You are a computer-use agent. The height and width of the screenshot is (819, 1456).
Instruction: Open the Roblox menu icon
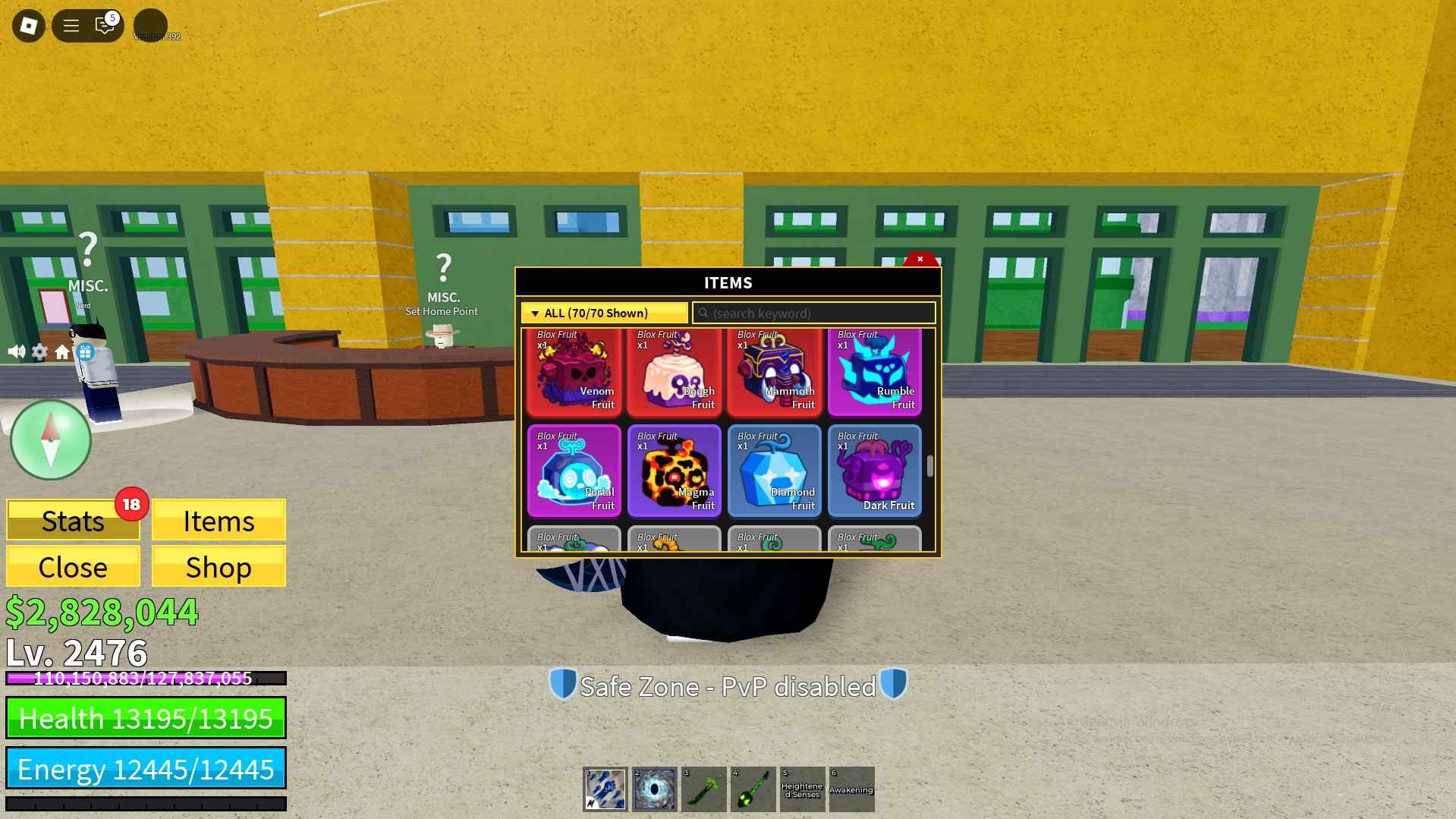[x=27, y=24]
